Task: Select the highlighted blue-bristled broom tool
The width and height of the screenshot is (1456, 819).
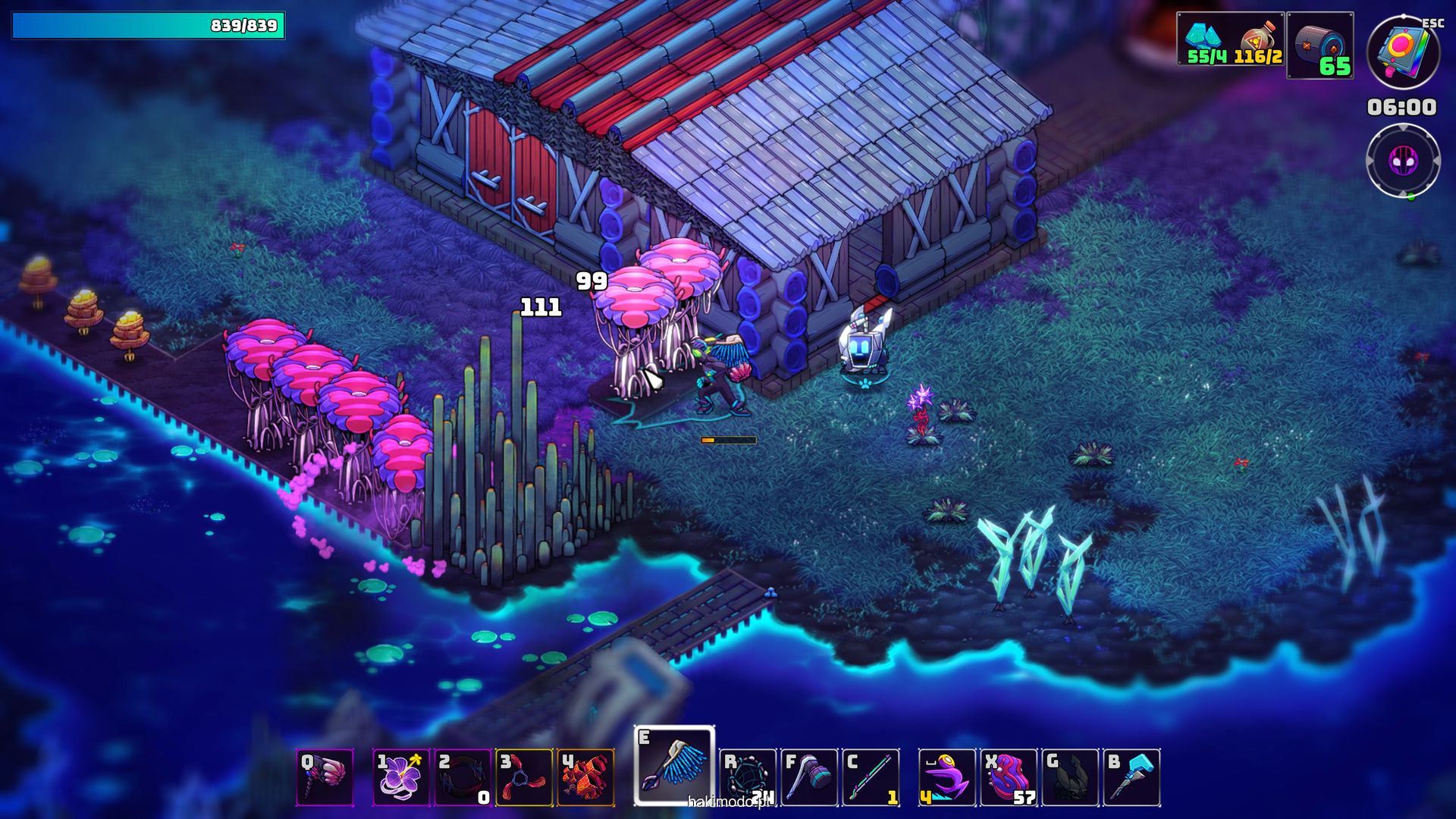Action: [x=674, y=766]
